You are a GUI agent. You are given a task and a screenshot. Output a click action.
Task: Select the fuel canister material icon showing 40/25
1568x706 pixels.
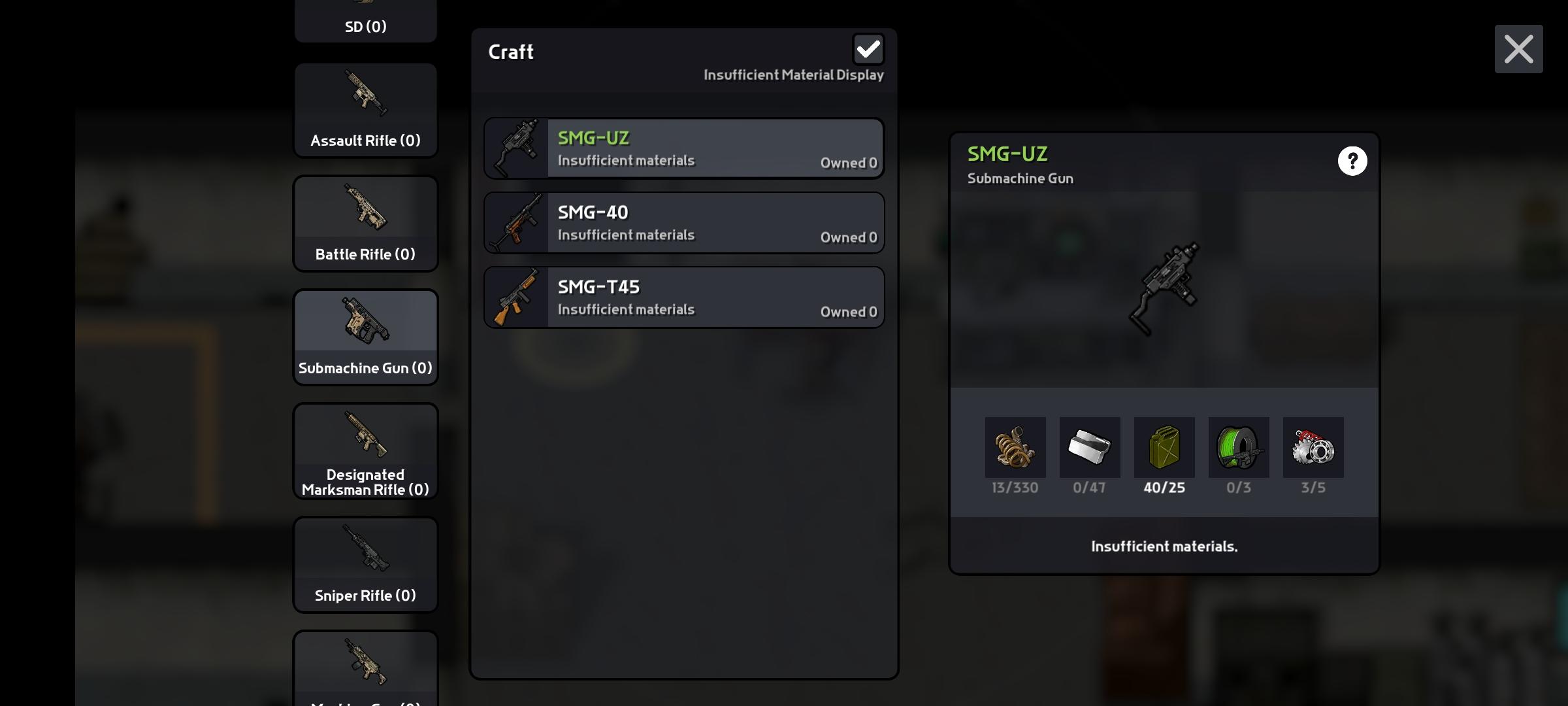[1164, 448]
